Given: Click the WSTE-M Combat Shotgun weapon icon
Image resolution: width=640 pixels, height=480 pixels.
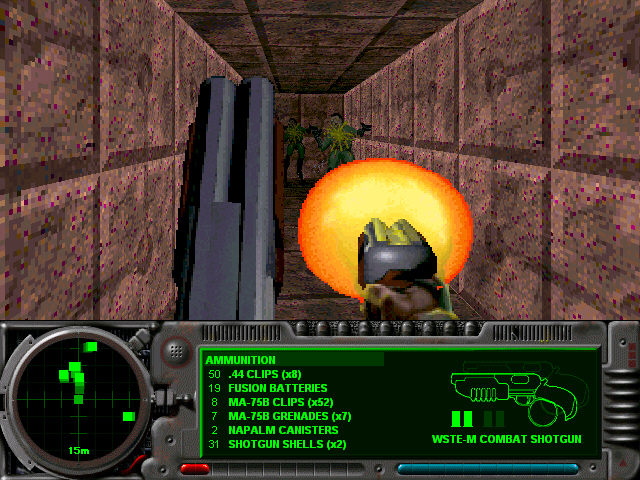Looking at the screenshot, I should pos(507,389).
